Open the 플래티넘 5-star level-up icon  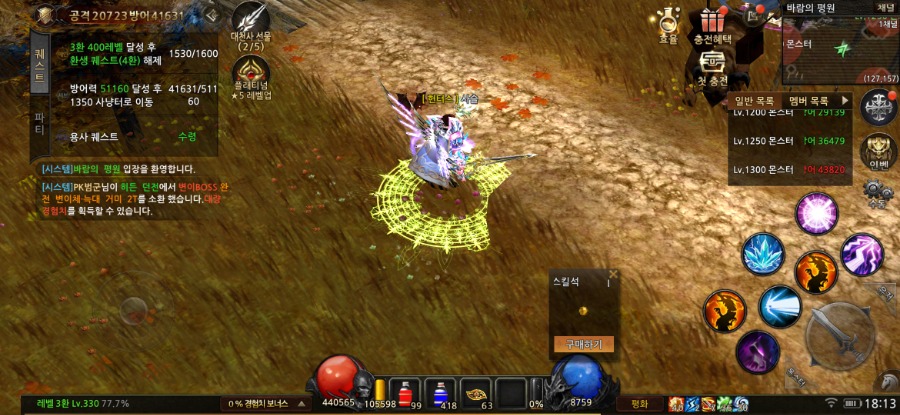[x=251, y=72]
